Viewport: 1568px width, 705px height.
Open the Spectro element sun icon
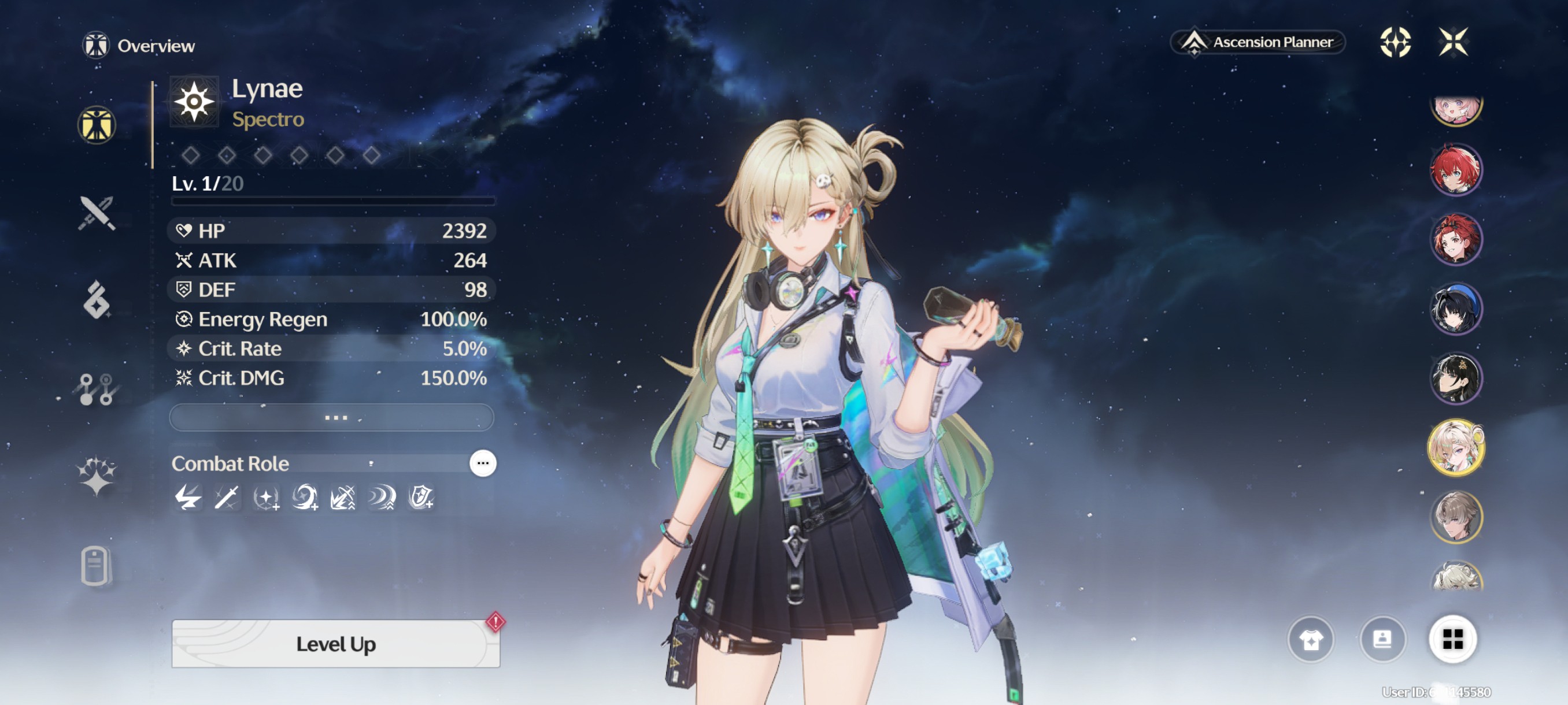click(x=194, y=102)
